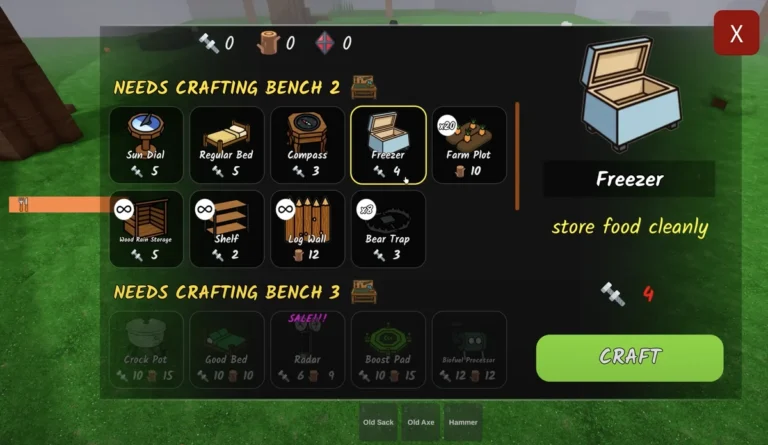This screenshot has width=768, height=445.
Task: Pick the Shelf crafting tile
Action: coord(227,229)
